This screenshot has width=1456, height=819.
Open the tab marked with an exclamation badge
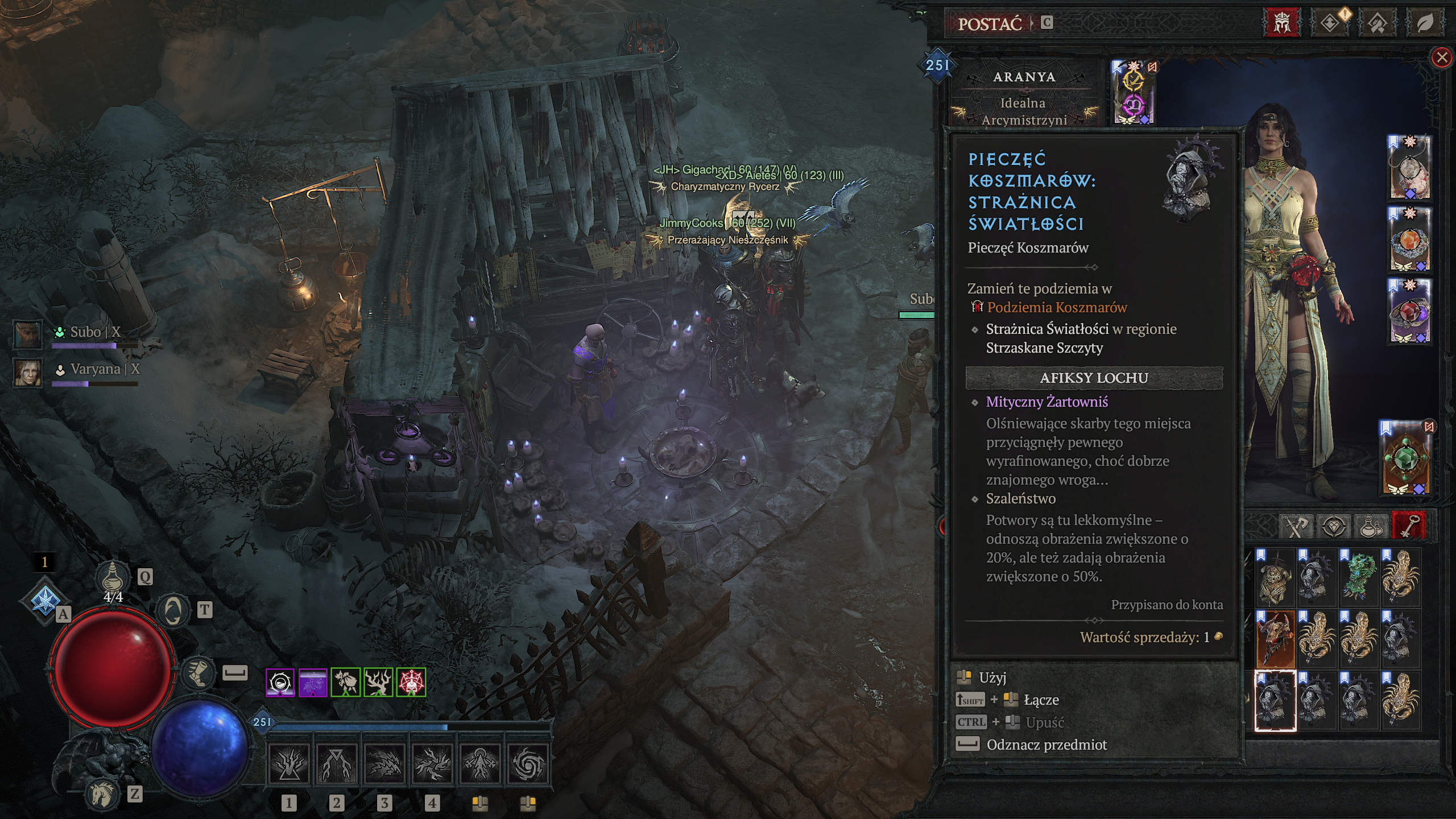pyautogui.click(x=1330, y=23)
